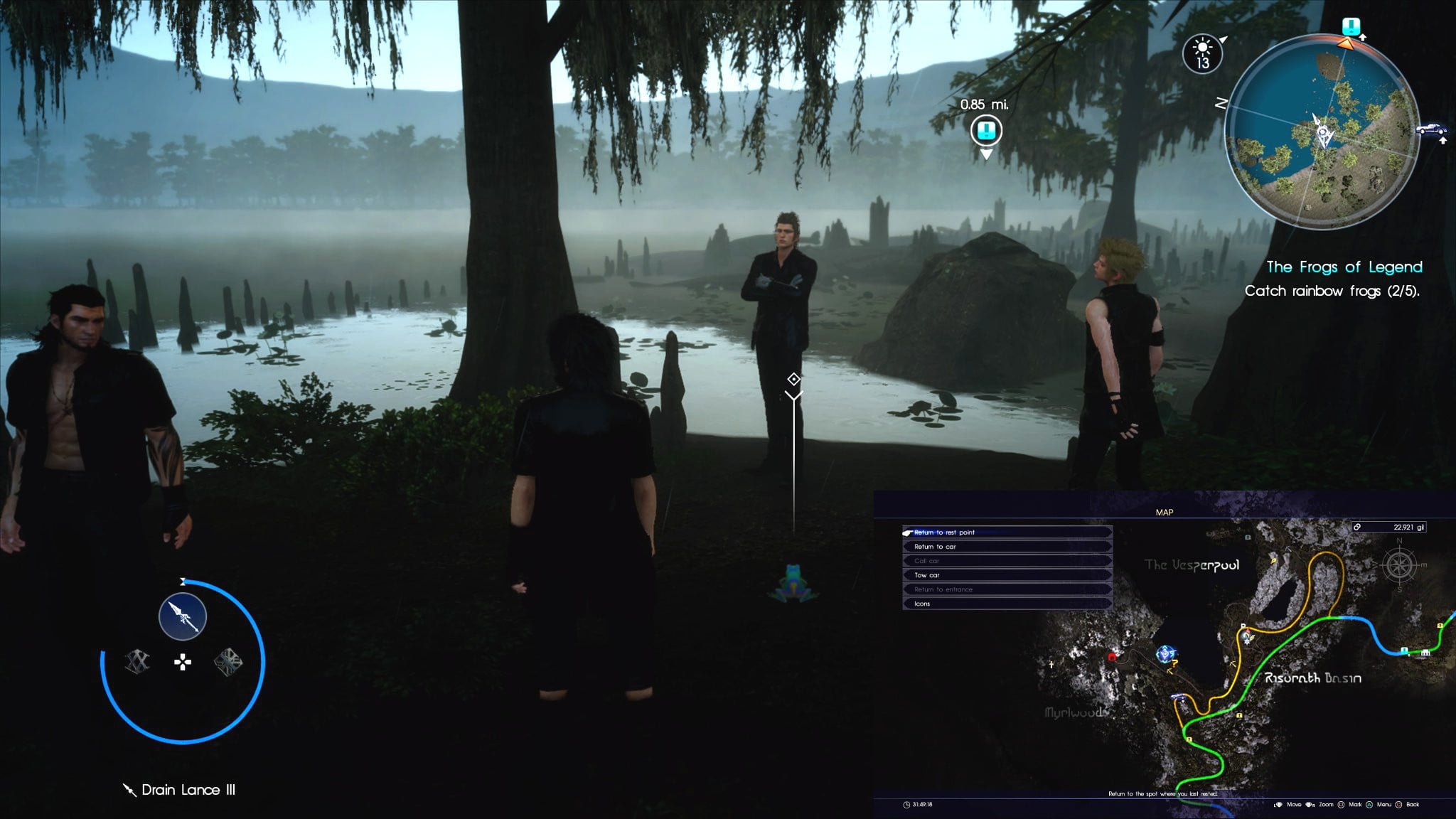Open the Icons map option

point(1006,604)
